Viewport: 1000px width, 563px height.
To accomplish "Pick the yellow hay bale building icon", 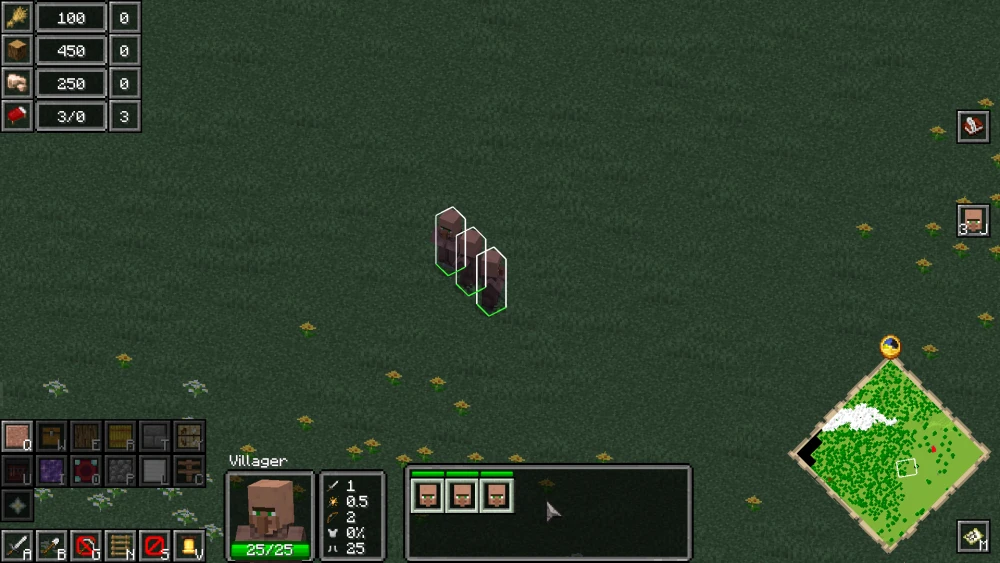I will pyautogui.click(x=120, y=437).
